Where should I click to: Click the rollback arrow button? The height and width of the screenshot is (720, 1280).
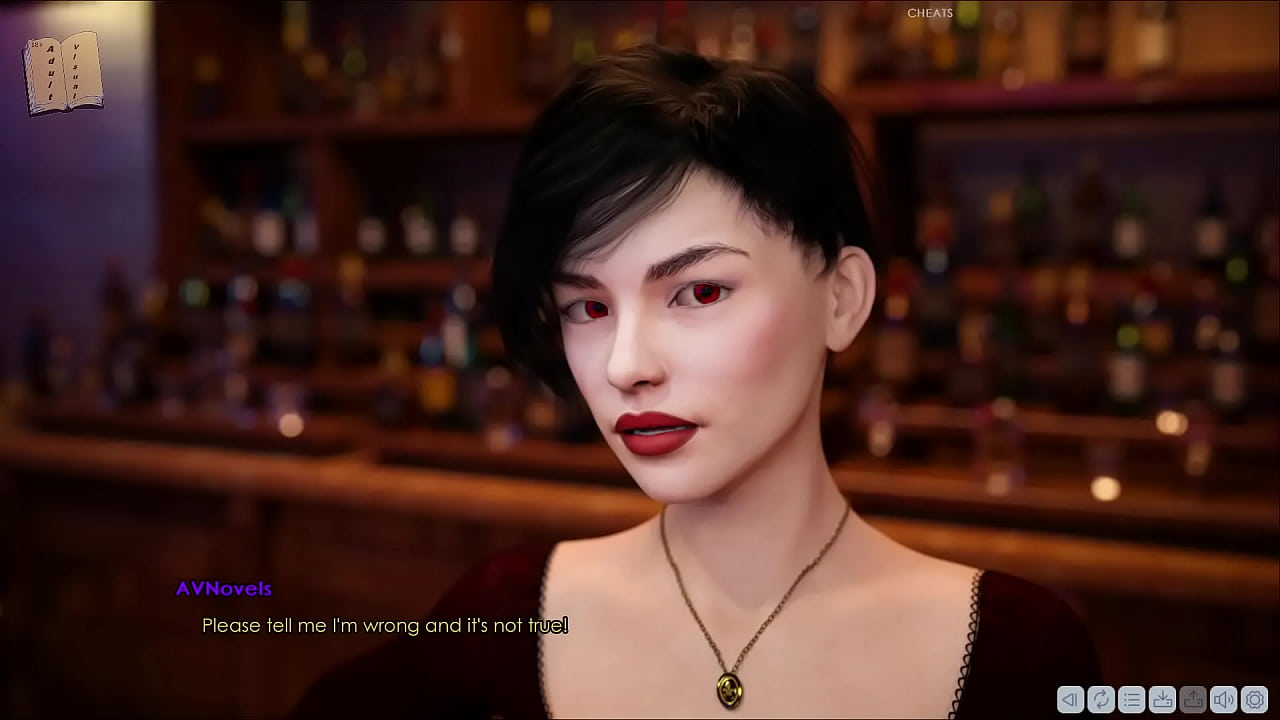(x=1070, y=699)
